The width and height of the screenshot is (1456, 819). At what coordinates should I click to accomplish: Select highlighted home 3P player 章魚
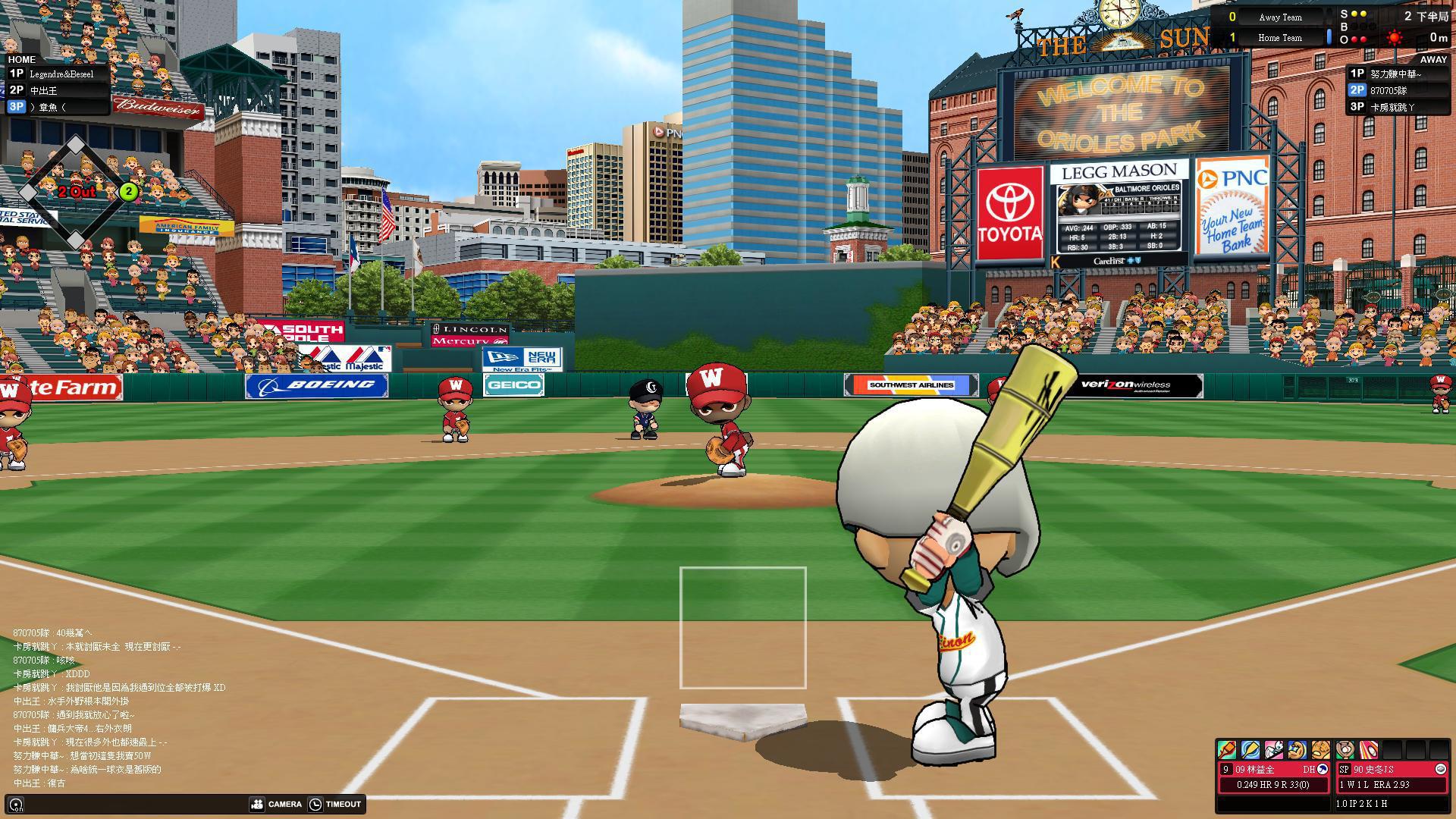(58, 108)
